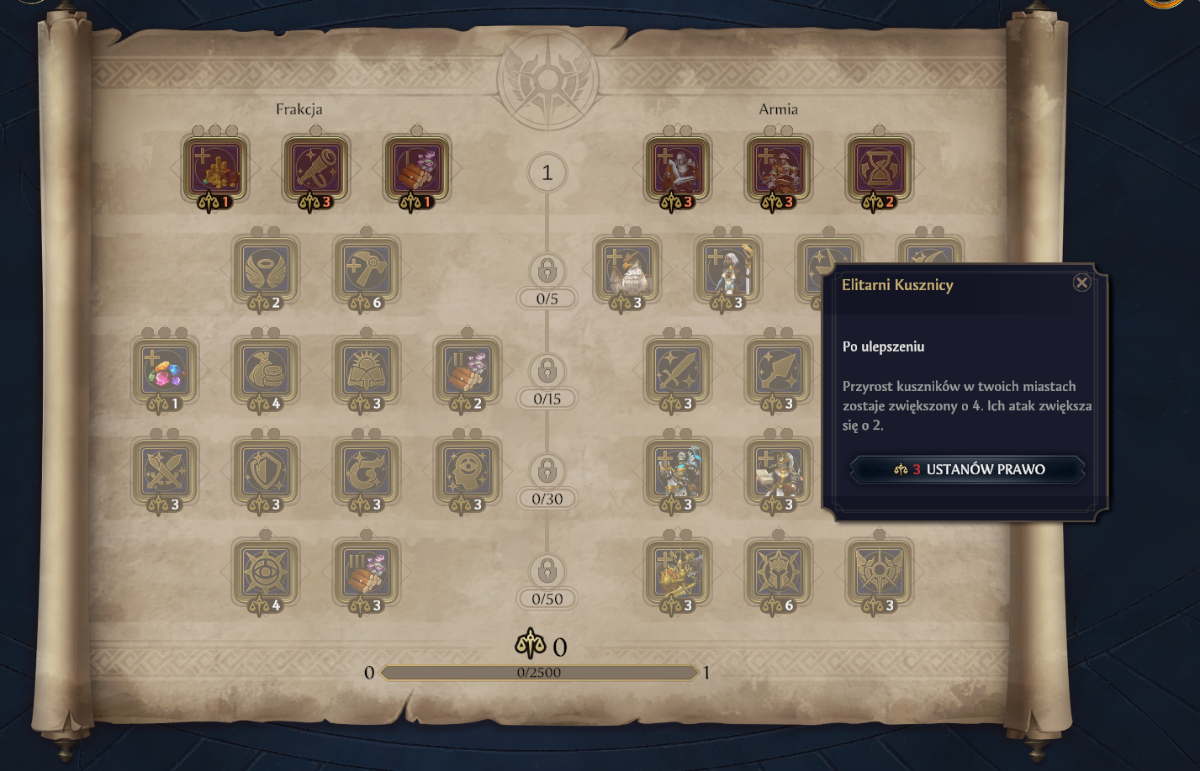Select the crossed swords law

pyautogui.click(x=165, y=470)
